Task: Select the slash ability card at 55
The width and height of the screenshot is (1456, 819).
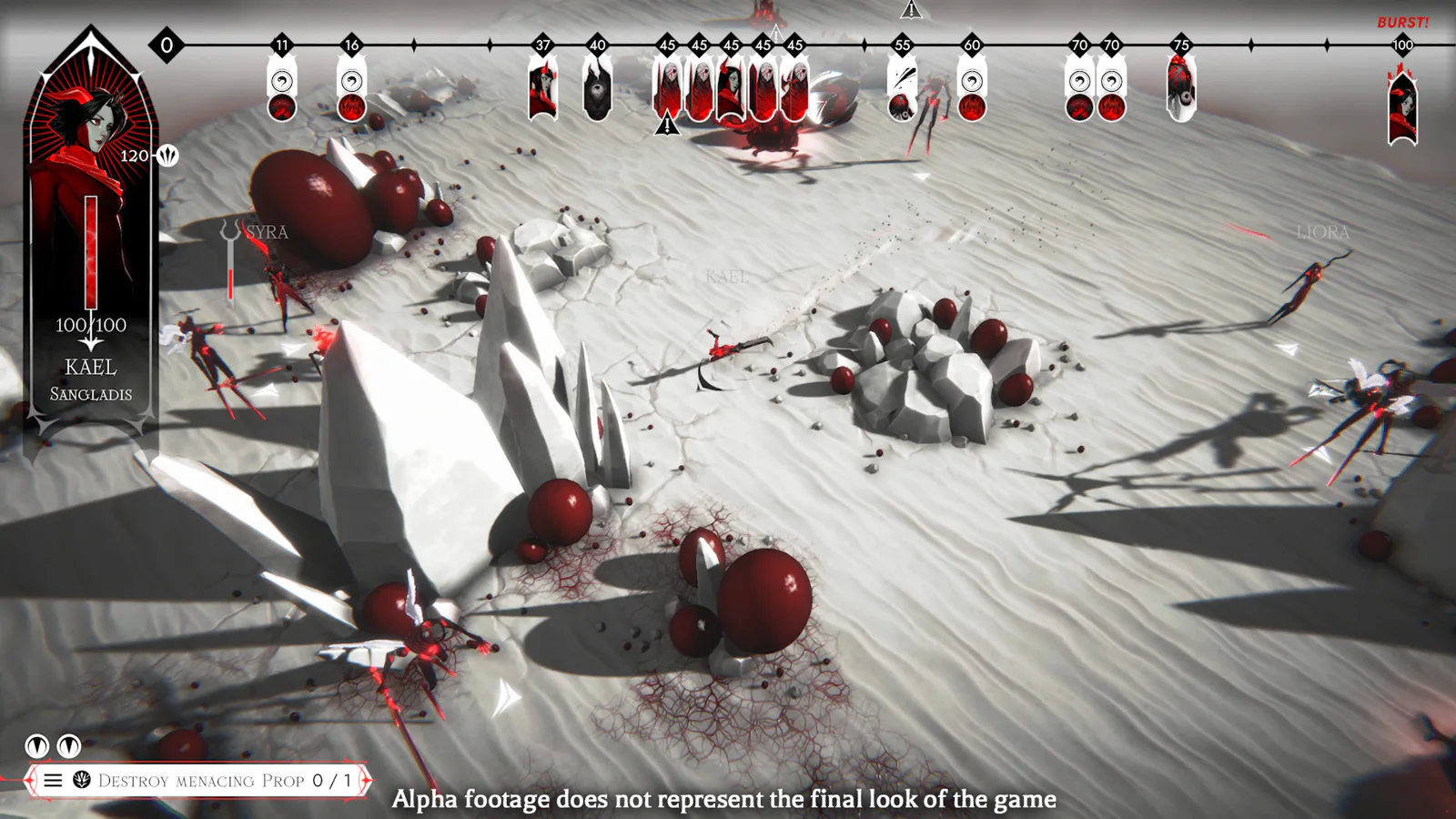Action: coord(902,92)
